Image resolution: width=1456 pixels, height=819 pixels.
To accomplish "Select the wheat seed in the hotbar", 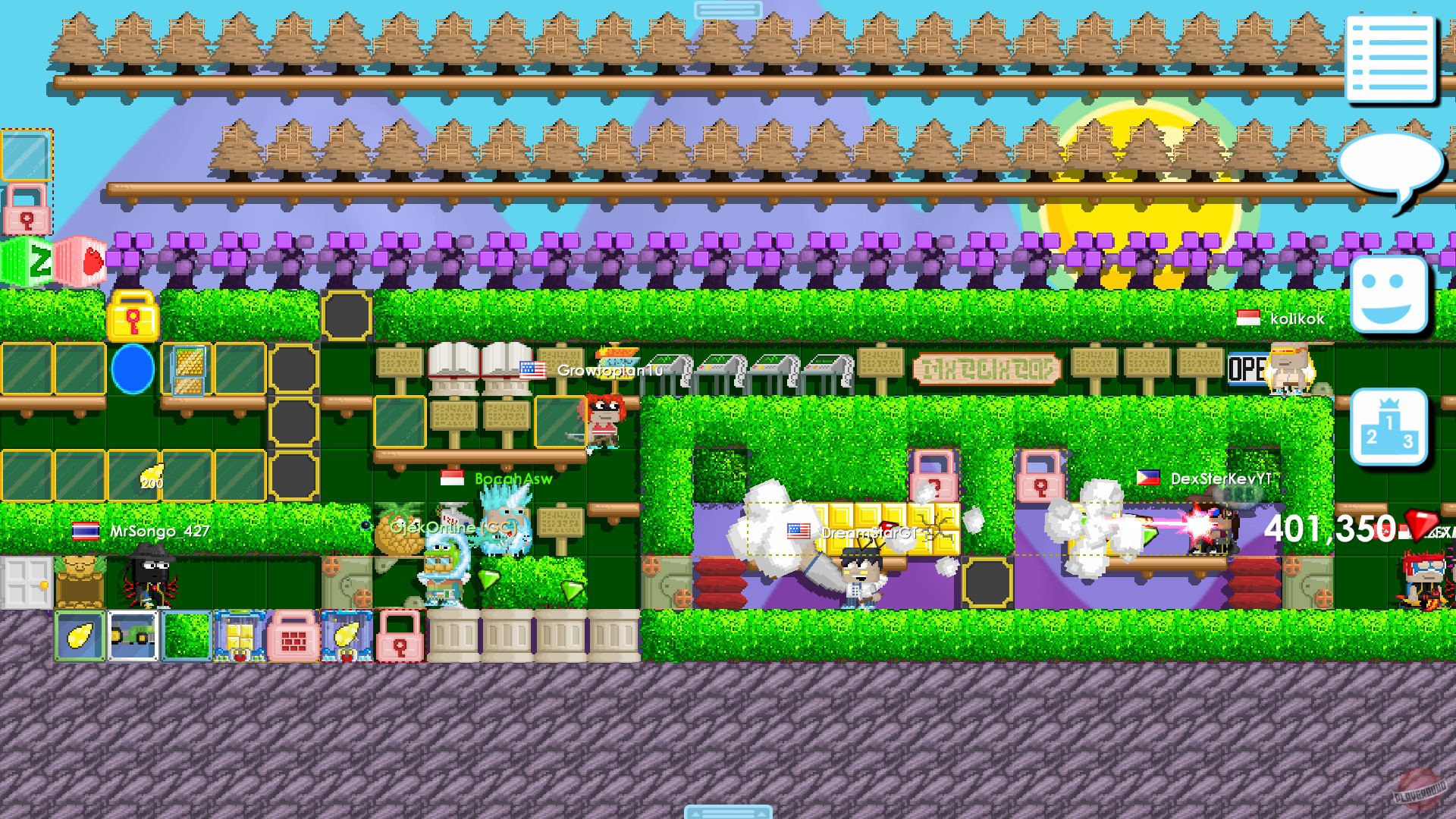I will point(80,635).
